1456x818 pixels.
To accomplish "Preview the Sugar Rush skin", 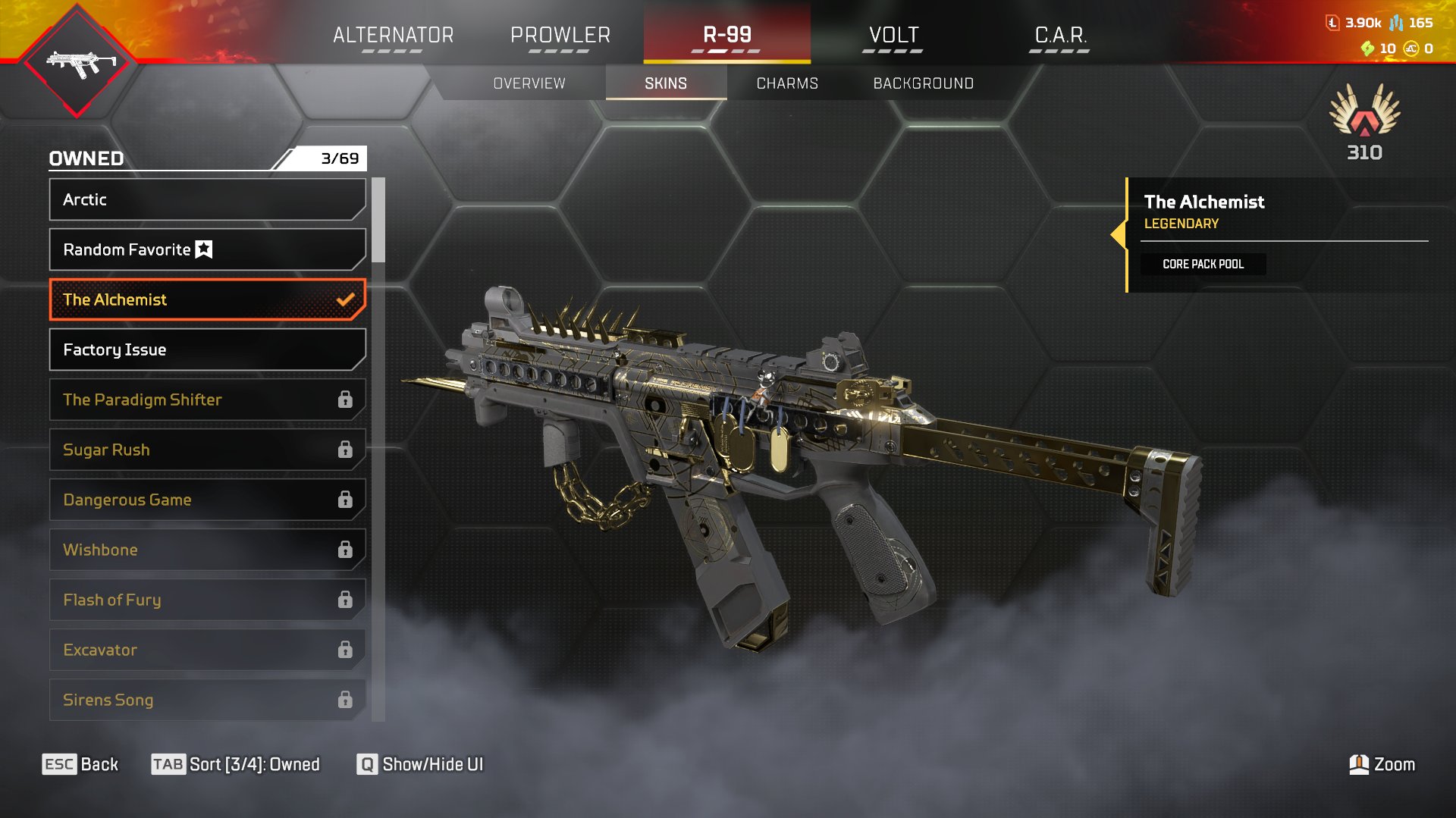I will pyautogui.click(x=207, y=450).
